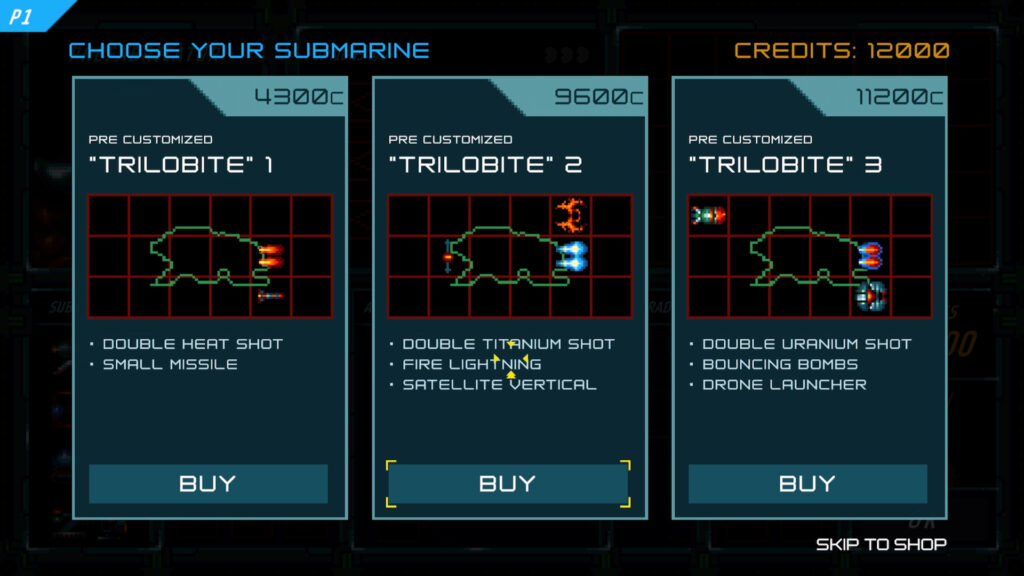Buy the Trilobite 1 submarine for 4300c
Viewport: 1024px width, 576px height.
(208, 484)
